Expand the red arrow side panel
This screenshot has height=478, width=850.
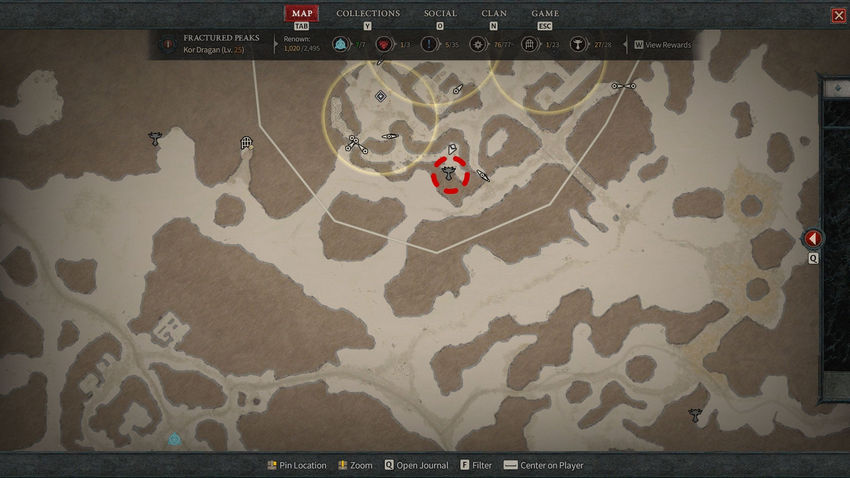click(813, 239)
